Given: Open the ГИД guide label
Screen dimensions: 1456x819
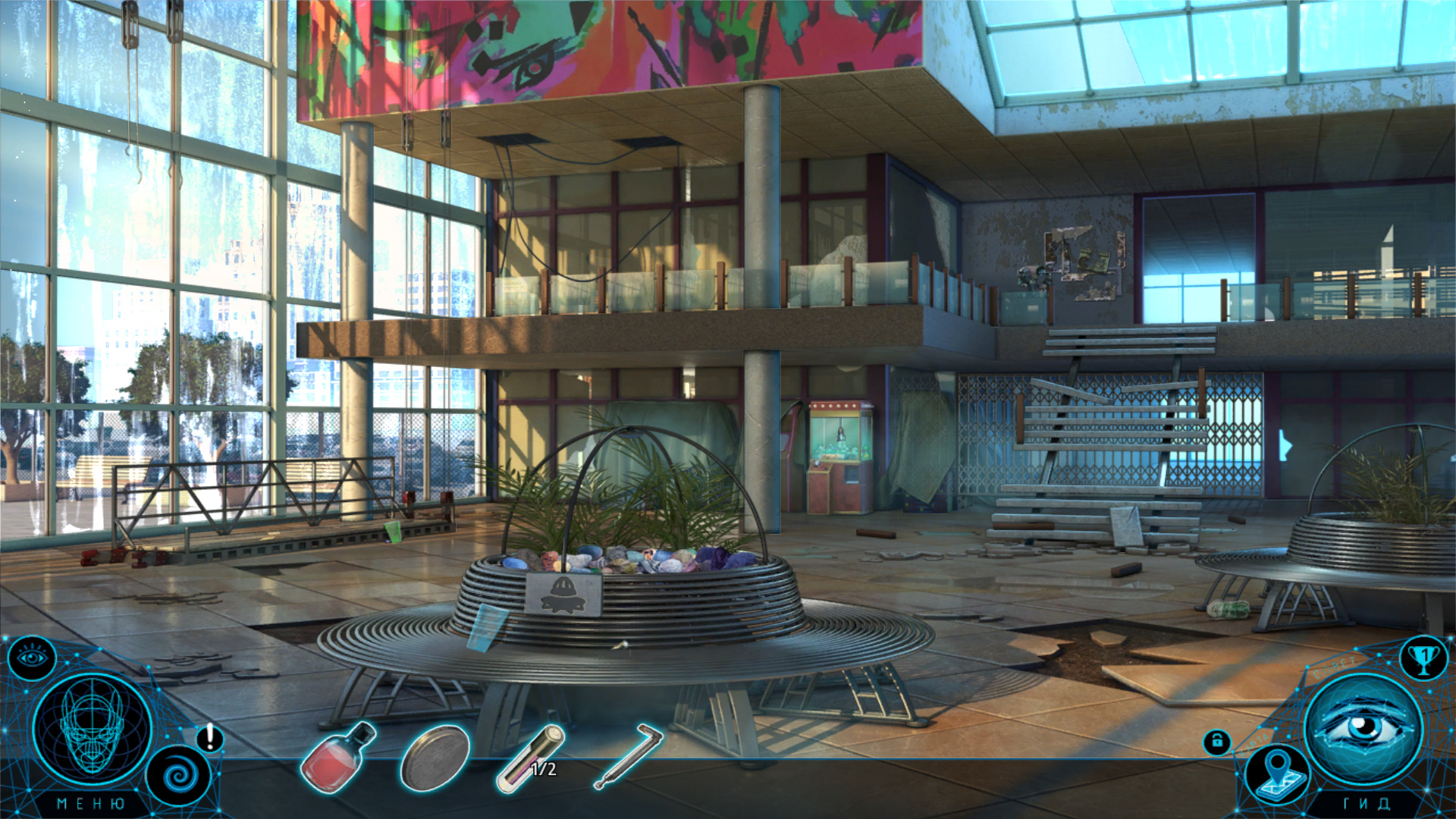Looking at the screenshot, I should point(1367,804).
